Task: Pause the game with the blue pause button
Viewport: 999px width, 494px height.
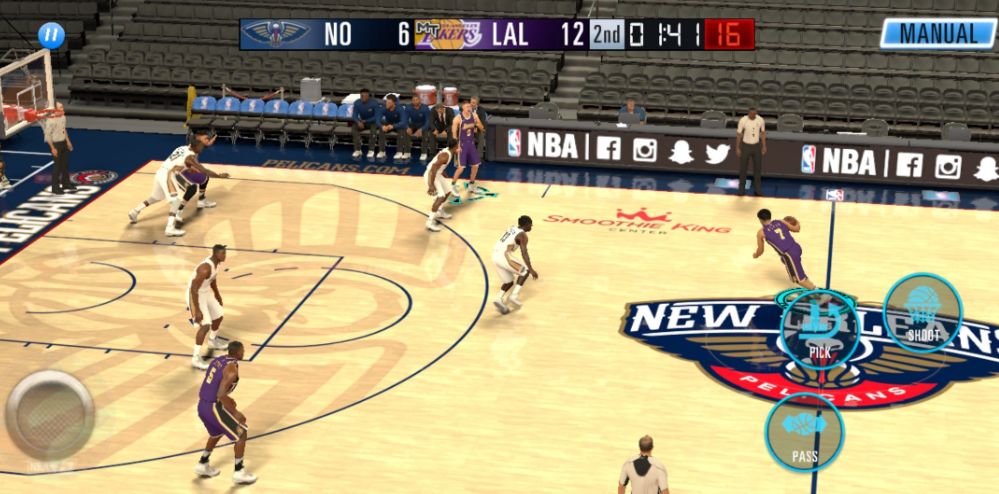Action: coord(51,36)
